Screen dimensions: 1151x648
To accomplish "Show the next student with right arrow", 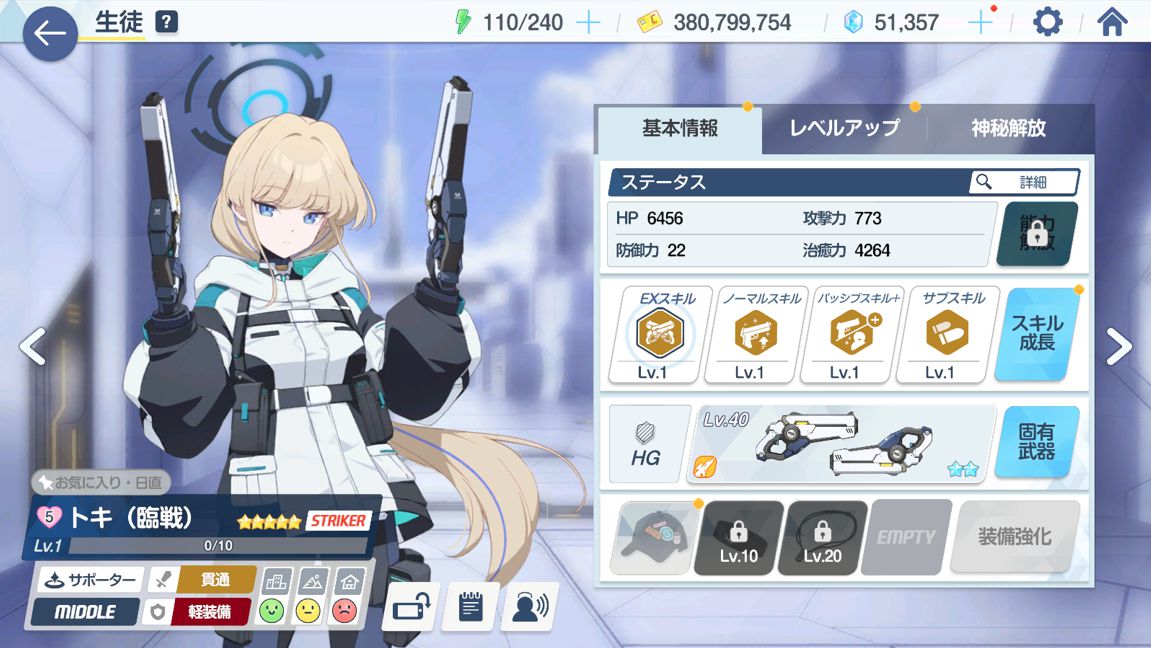I will pyautogui.click(x=1119, y=346).
